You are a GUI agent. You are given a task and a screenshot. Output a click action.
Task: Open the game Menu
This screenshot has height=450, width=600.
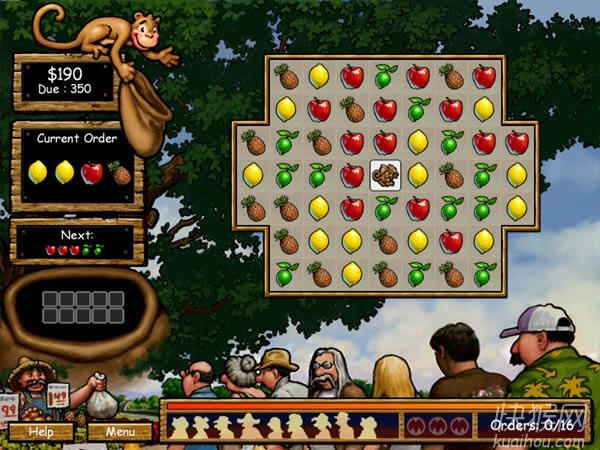coord(120,432)
